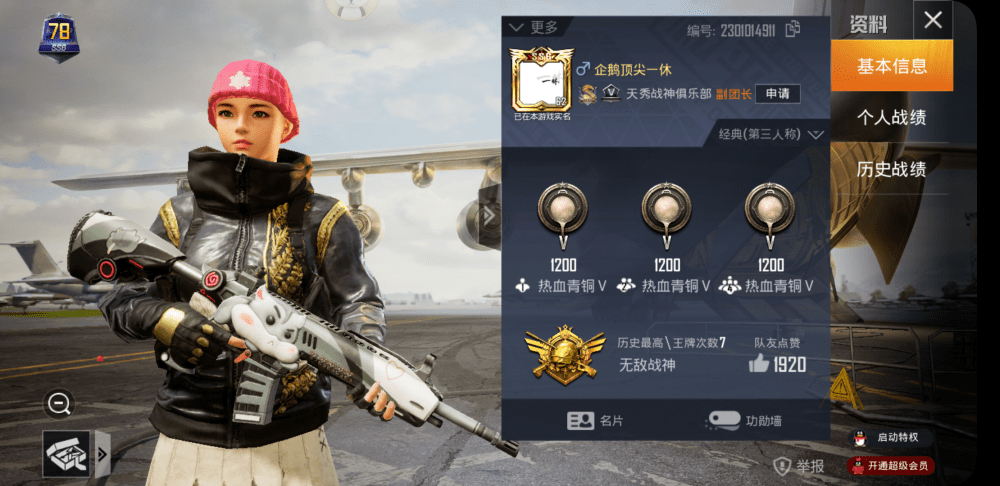Give a like with thumbs-up icon
The height and width of the screenshot is (486, 1000).
pos(758,364)
